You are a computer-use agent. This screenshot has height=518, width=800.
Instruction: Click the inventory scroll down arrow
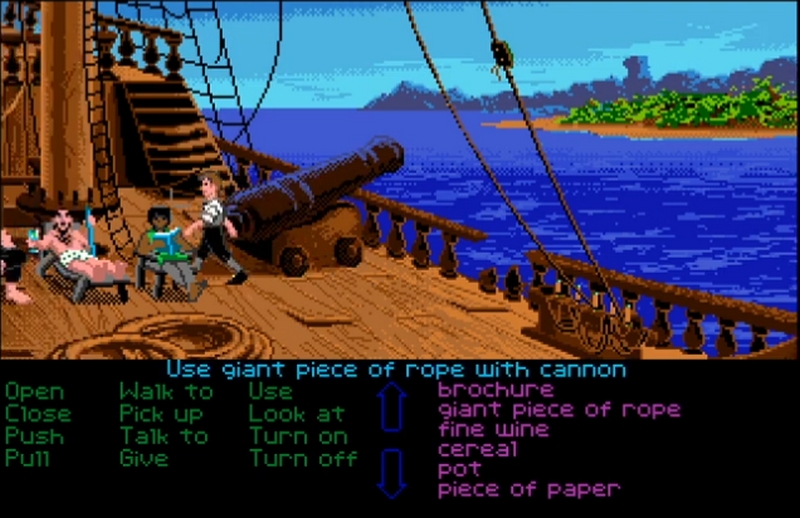click(392, 472)
